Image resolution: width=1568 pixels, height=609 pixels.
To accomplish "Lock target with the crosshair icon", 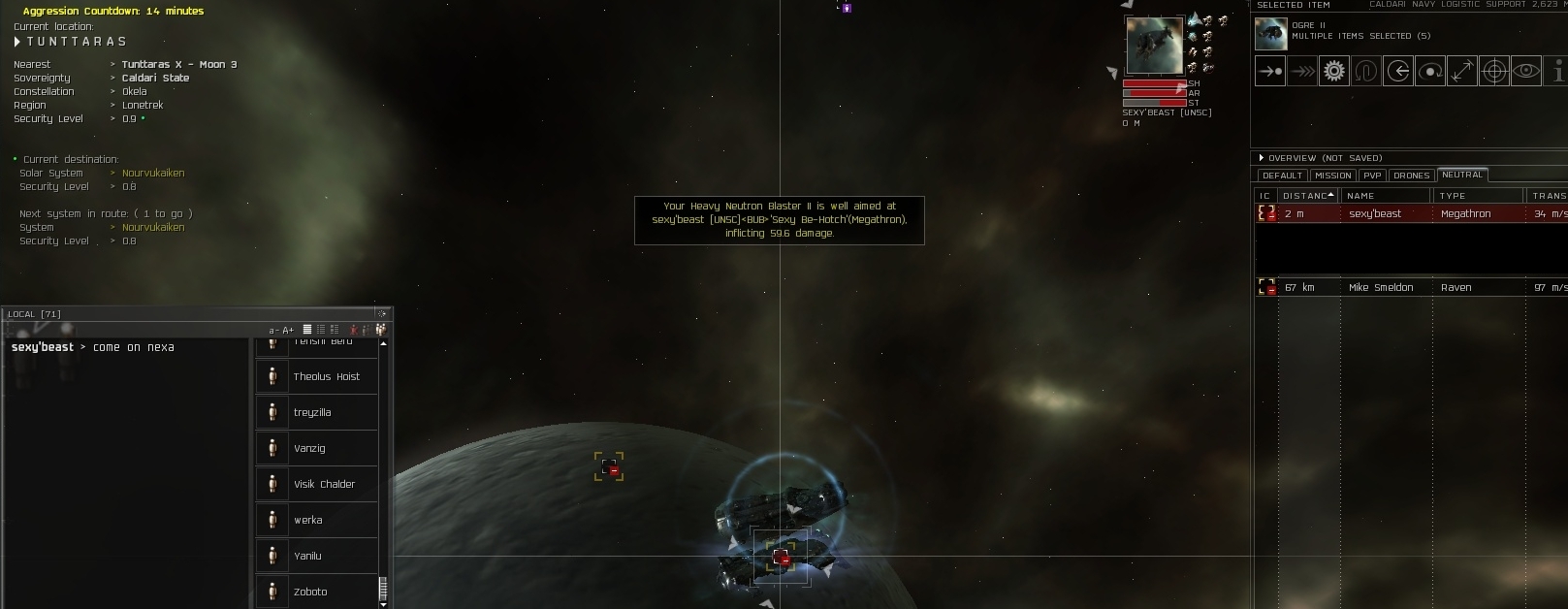I will (1494, 71).
